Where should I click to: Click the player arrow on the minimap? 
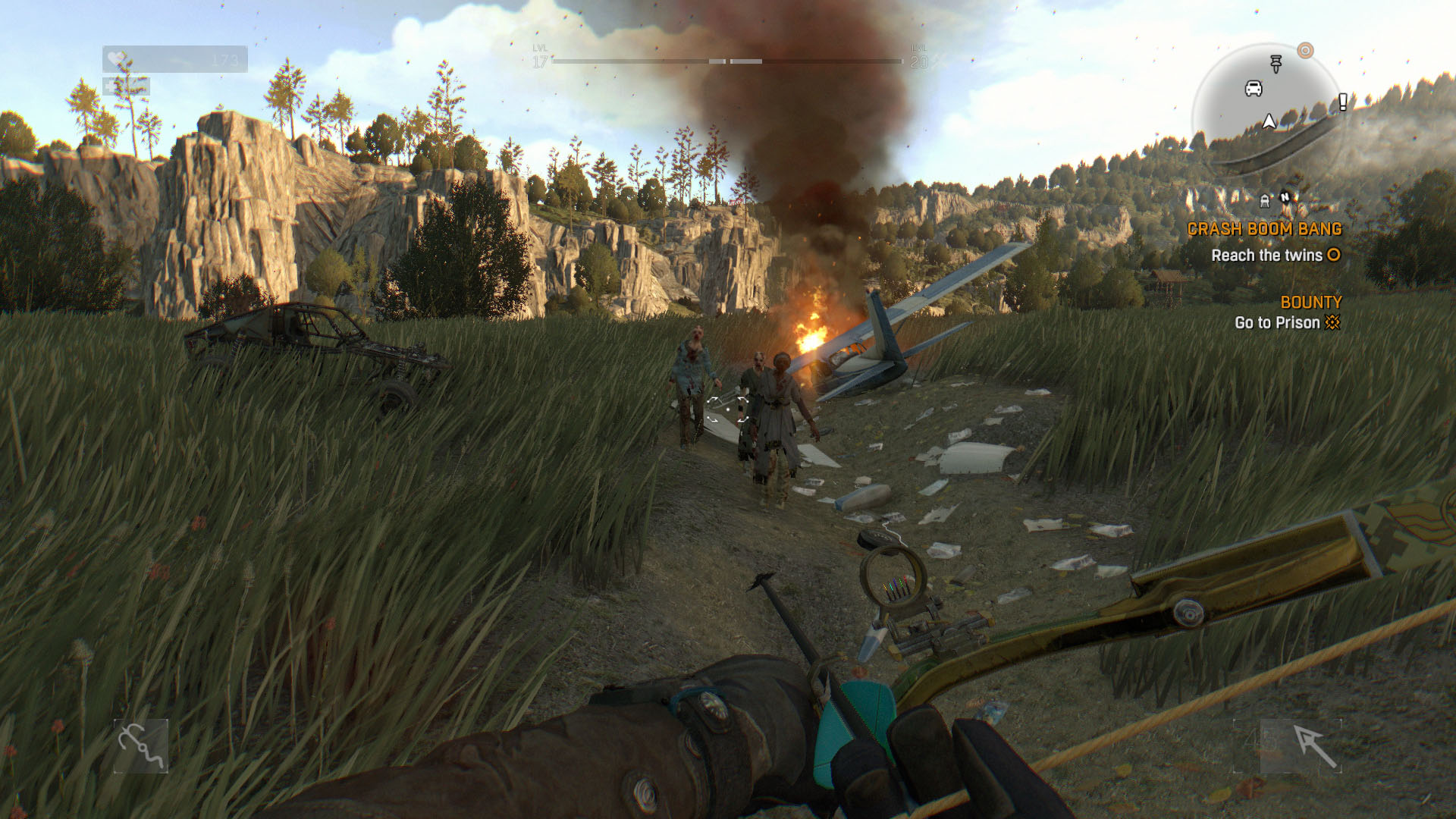[1269, 121]
